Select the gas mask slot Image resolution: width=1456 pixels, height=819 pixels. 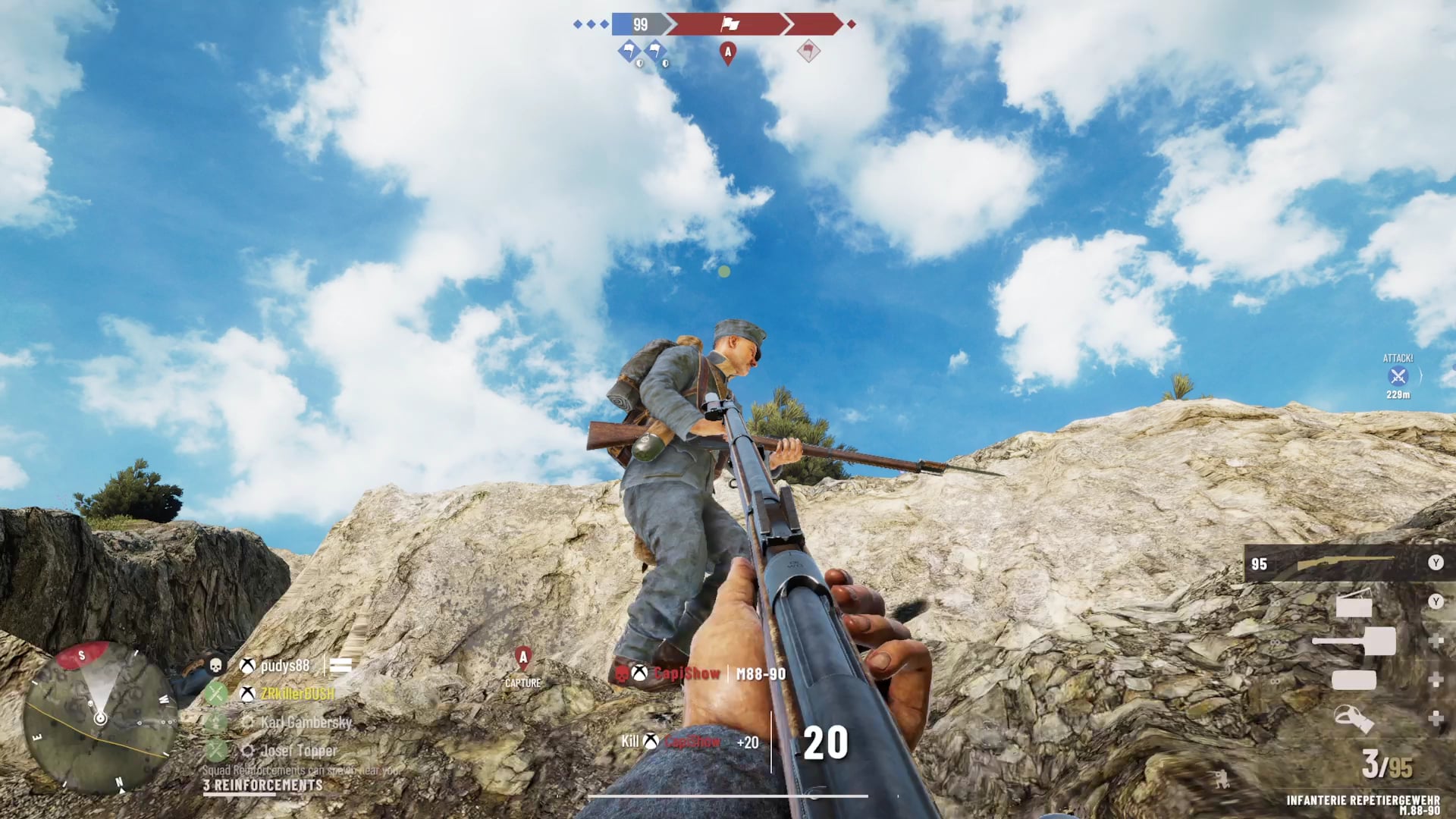tap(1354, 718)
